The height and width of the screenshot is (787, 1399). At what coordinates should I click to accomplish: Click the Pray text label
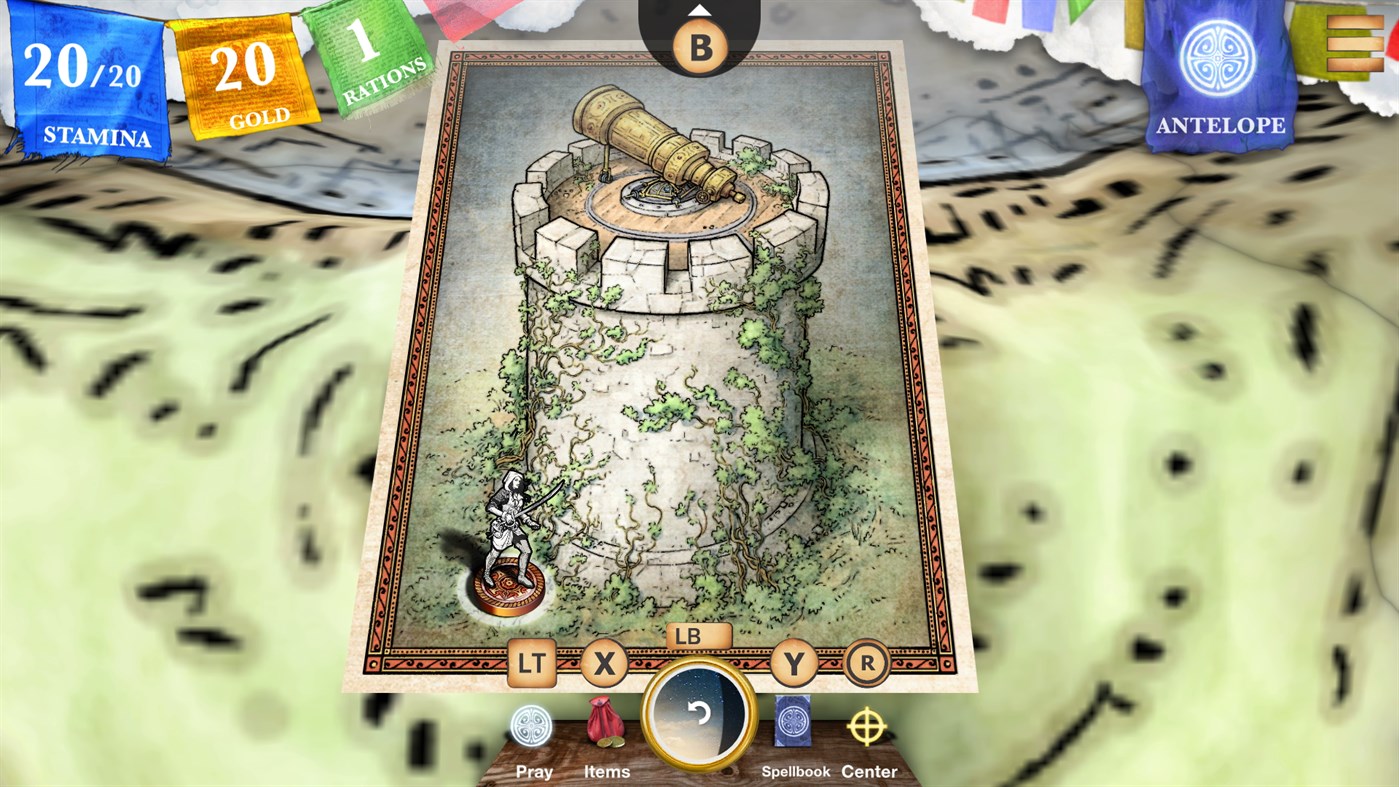point(534,770)
